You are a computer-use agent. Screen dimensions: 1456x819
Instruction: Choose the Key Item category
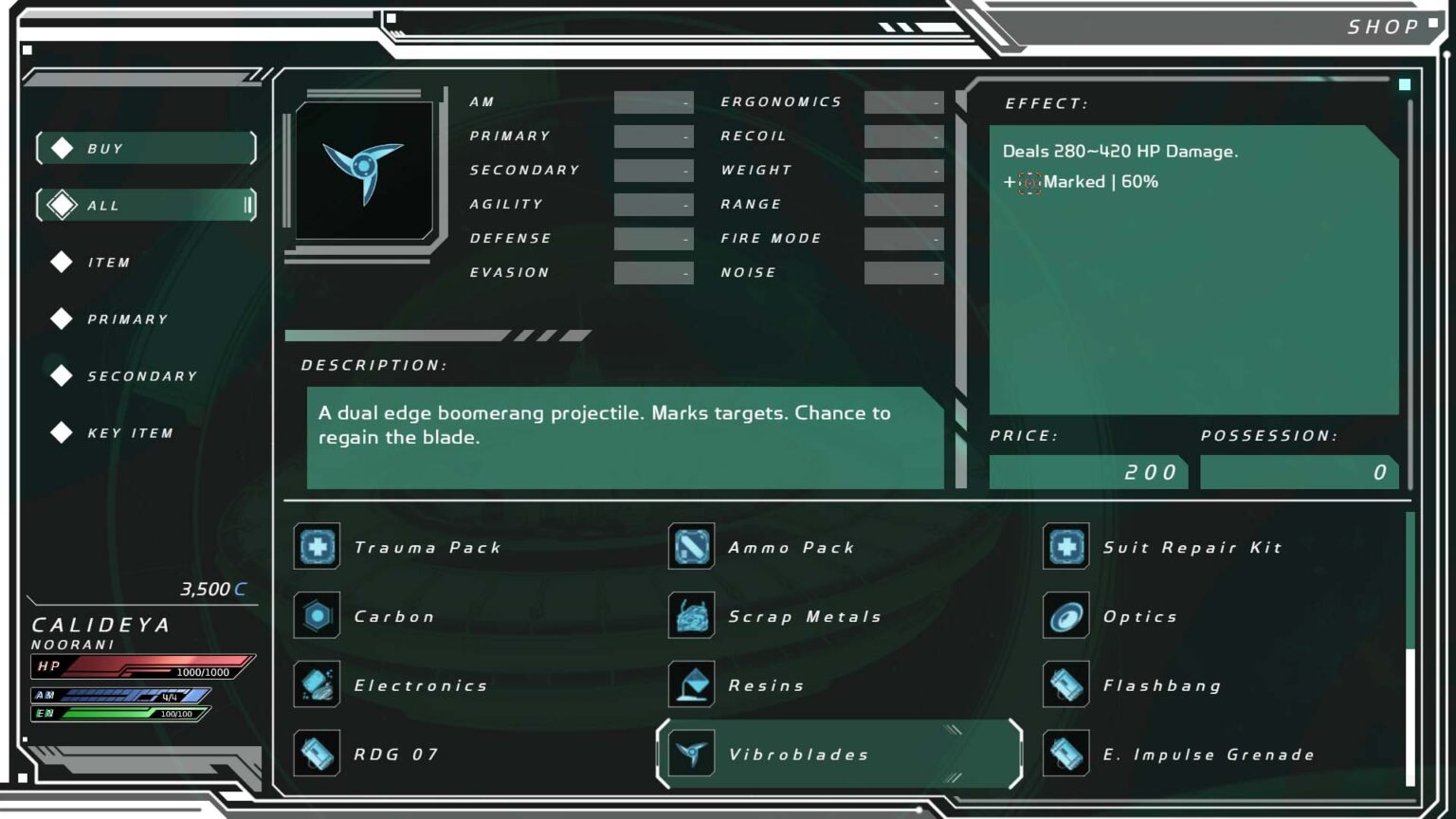pos(130,433)
